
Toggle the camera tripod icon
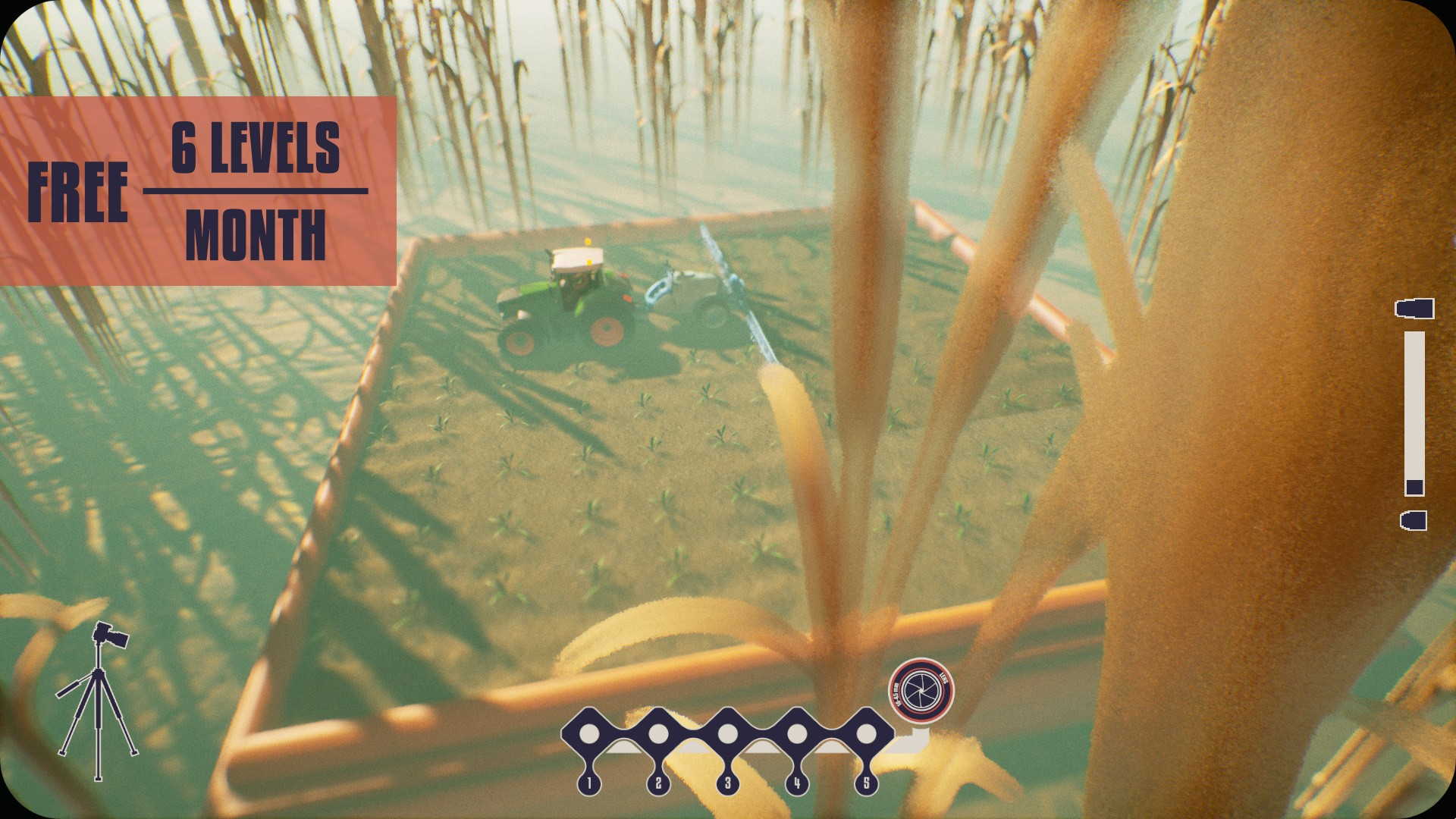[99, 700]
